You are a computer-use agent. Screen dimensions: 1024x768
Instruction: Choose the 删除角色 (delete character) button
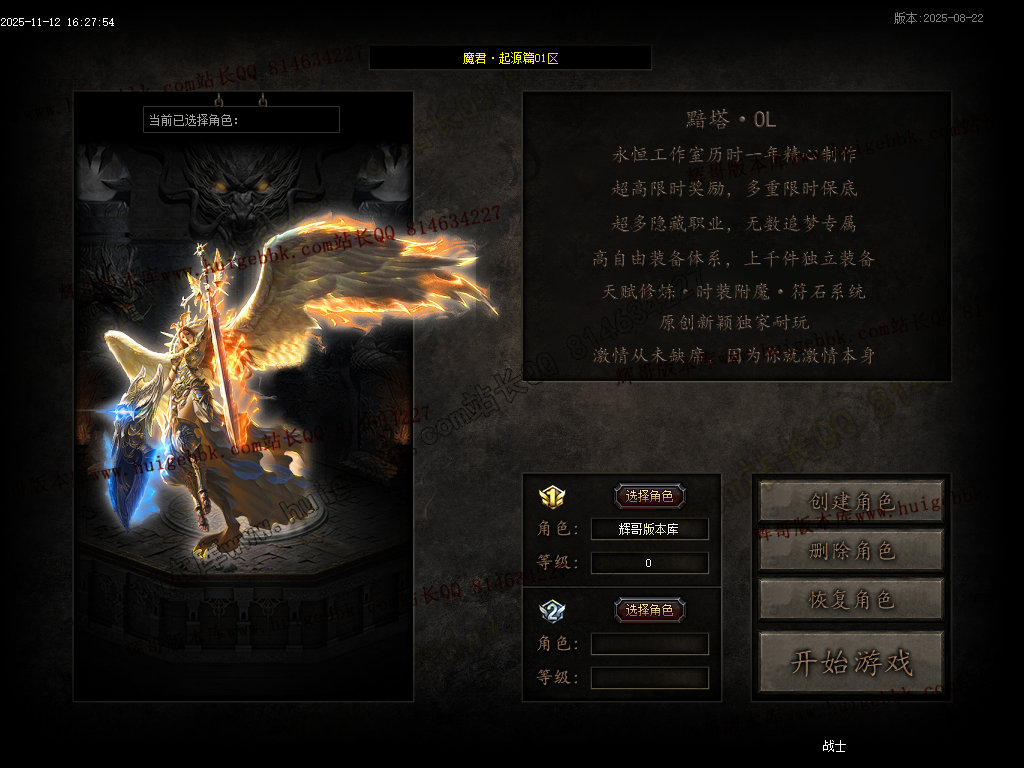tap(851, 550)
